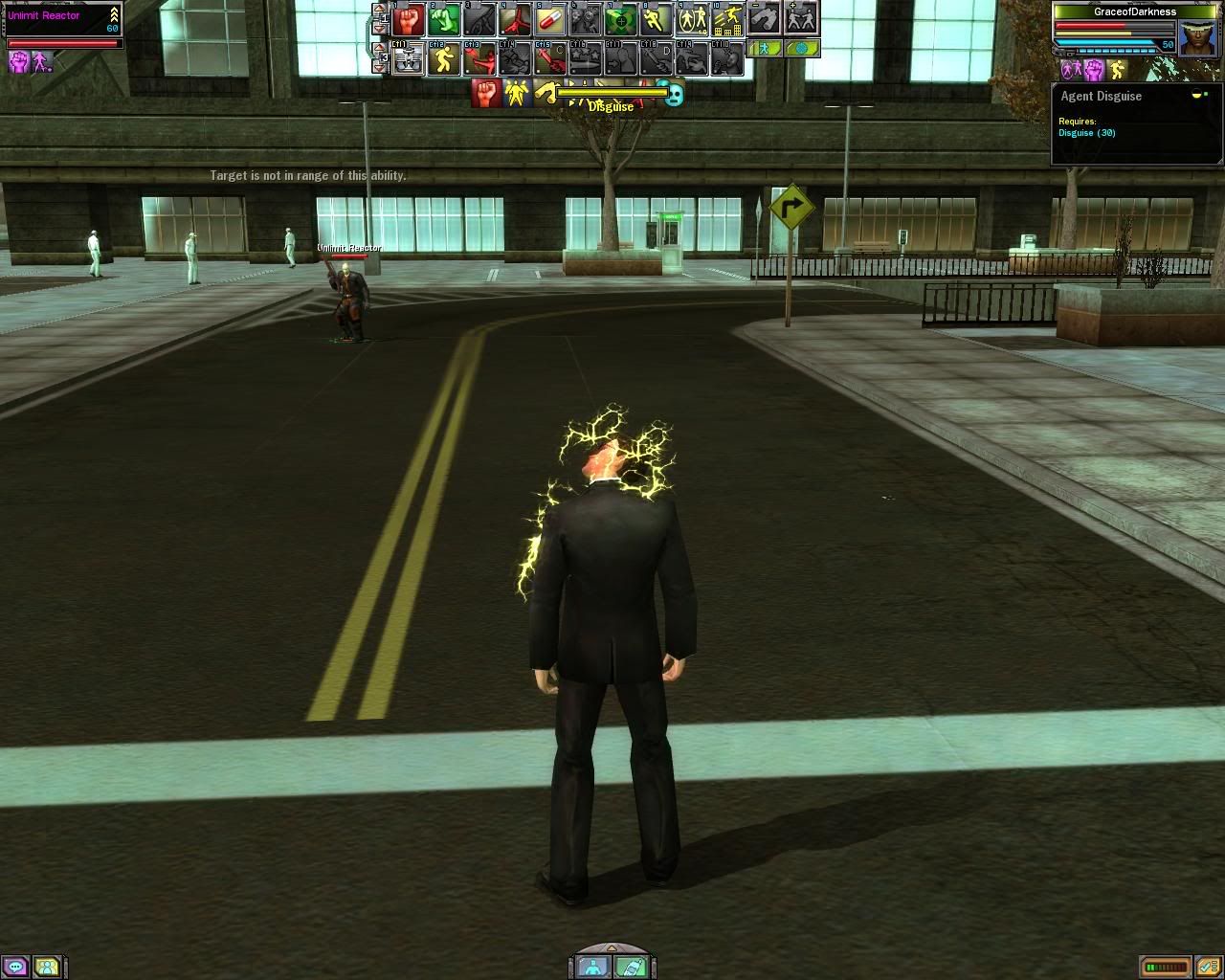This screenshot has height=980, width=1225.
Task: Use the red and white pill item
Action: (550, 19)
